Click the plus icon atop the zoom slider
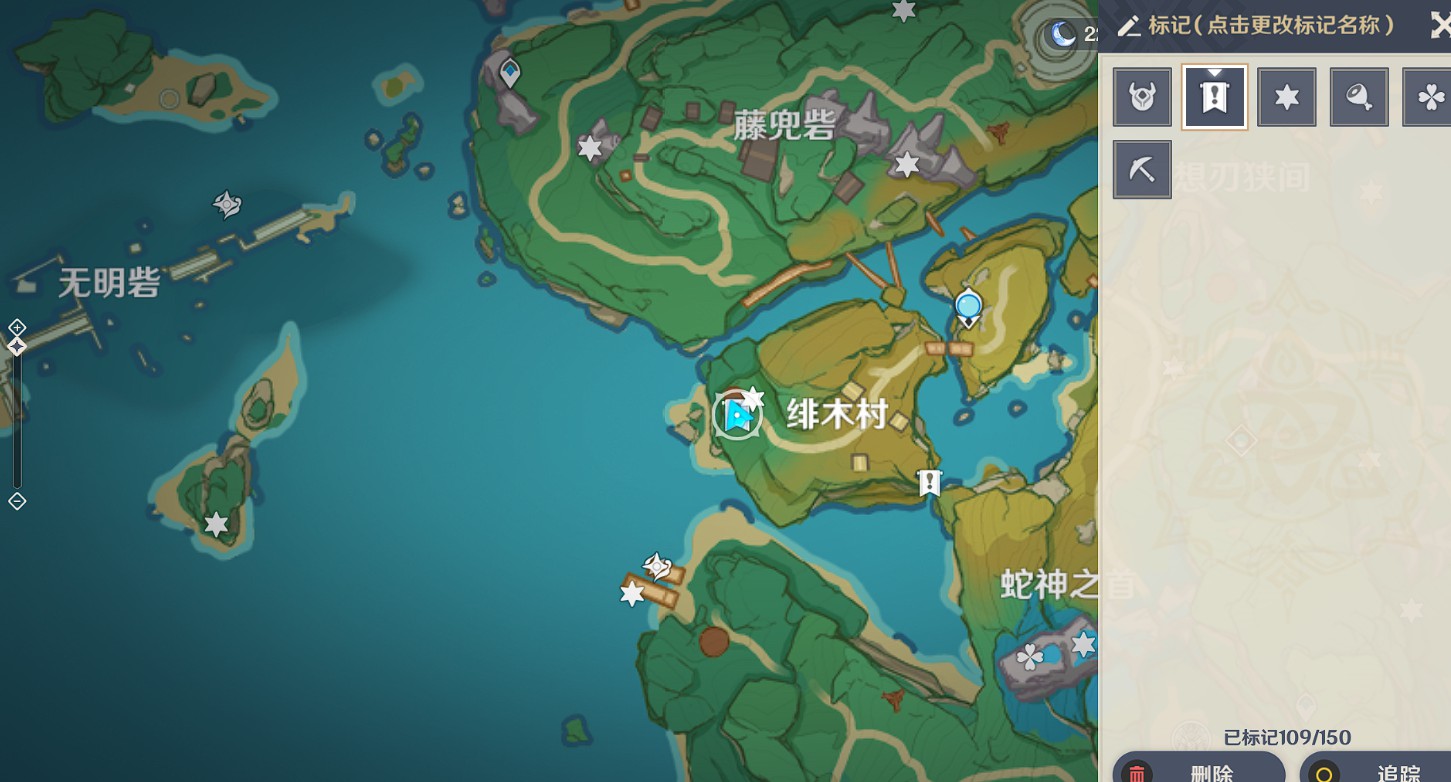Viewport: 1451px width, 782px height. [16, 326]
